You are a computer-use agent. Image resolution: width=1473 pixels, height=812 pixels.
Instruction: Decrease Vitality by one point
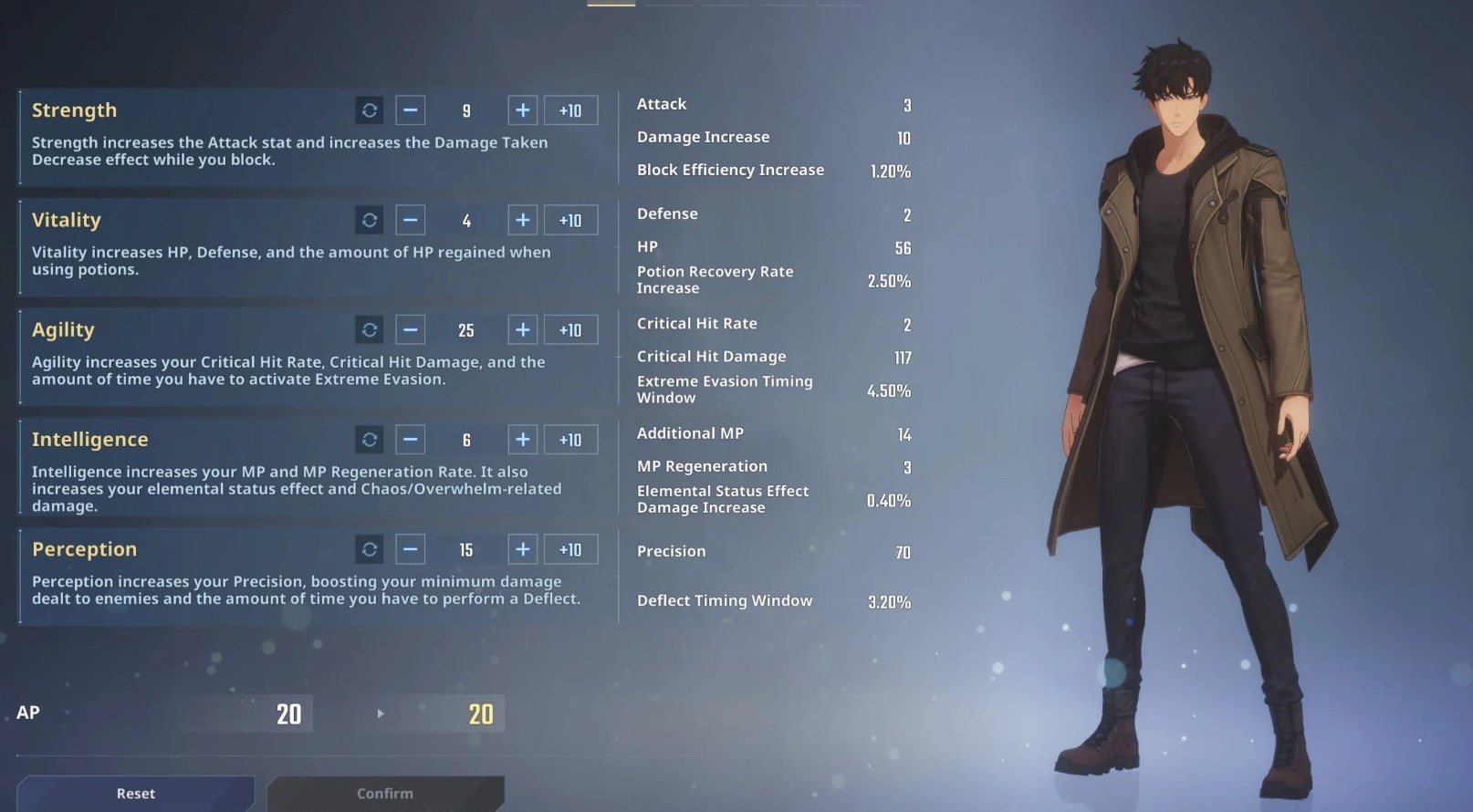(411, 220)
